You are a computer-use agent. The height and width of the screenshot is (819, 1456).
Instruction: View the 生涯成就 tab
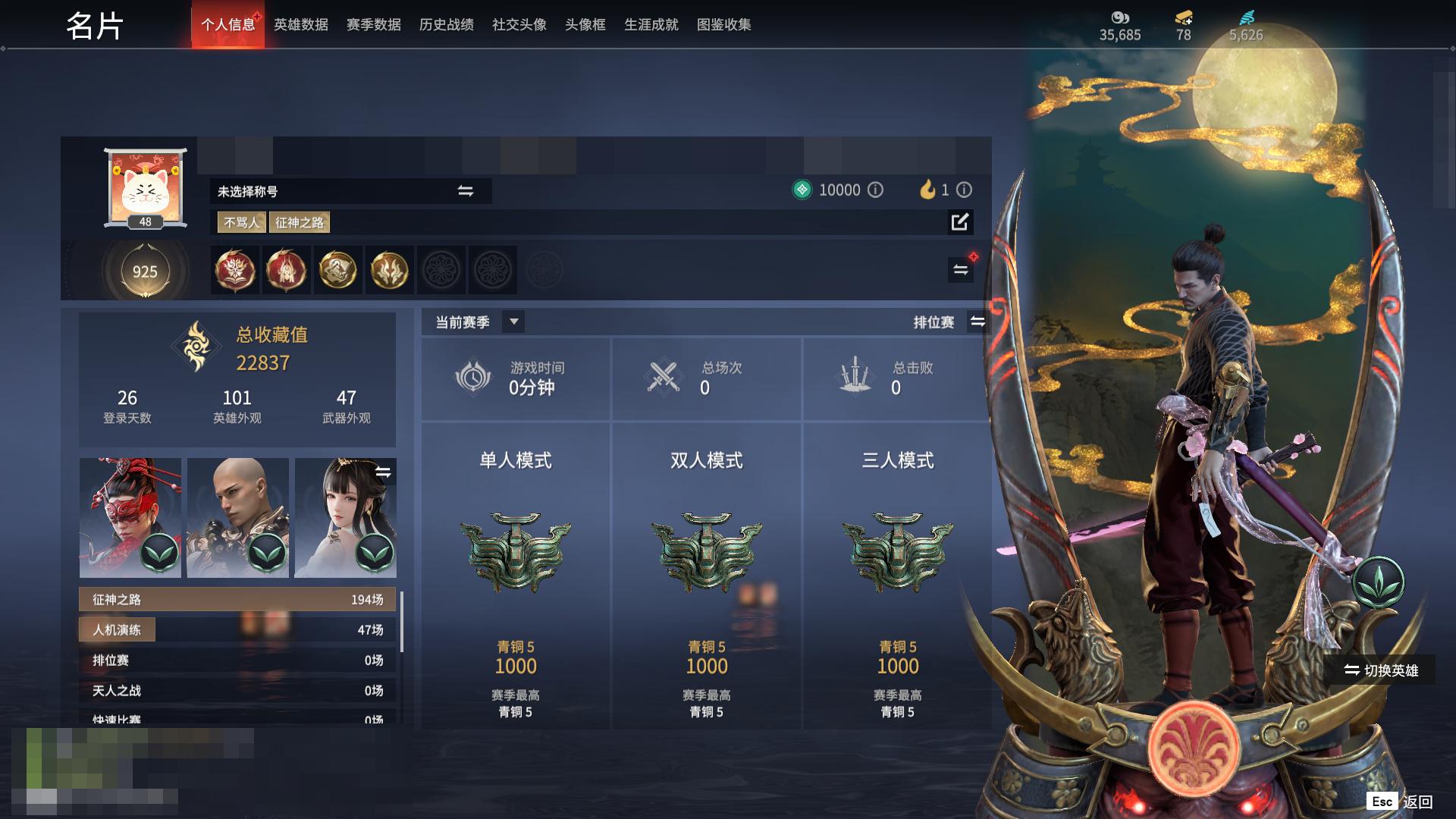[651, 25]
